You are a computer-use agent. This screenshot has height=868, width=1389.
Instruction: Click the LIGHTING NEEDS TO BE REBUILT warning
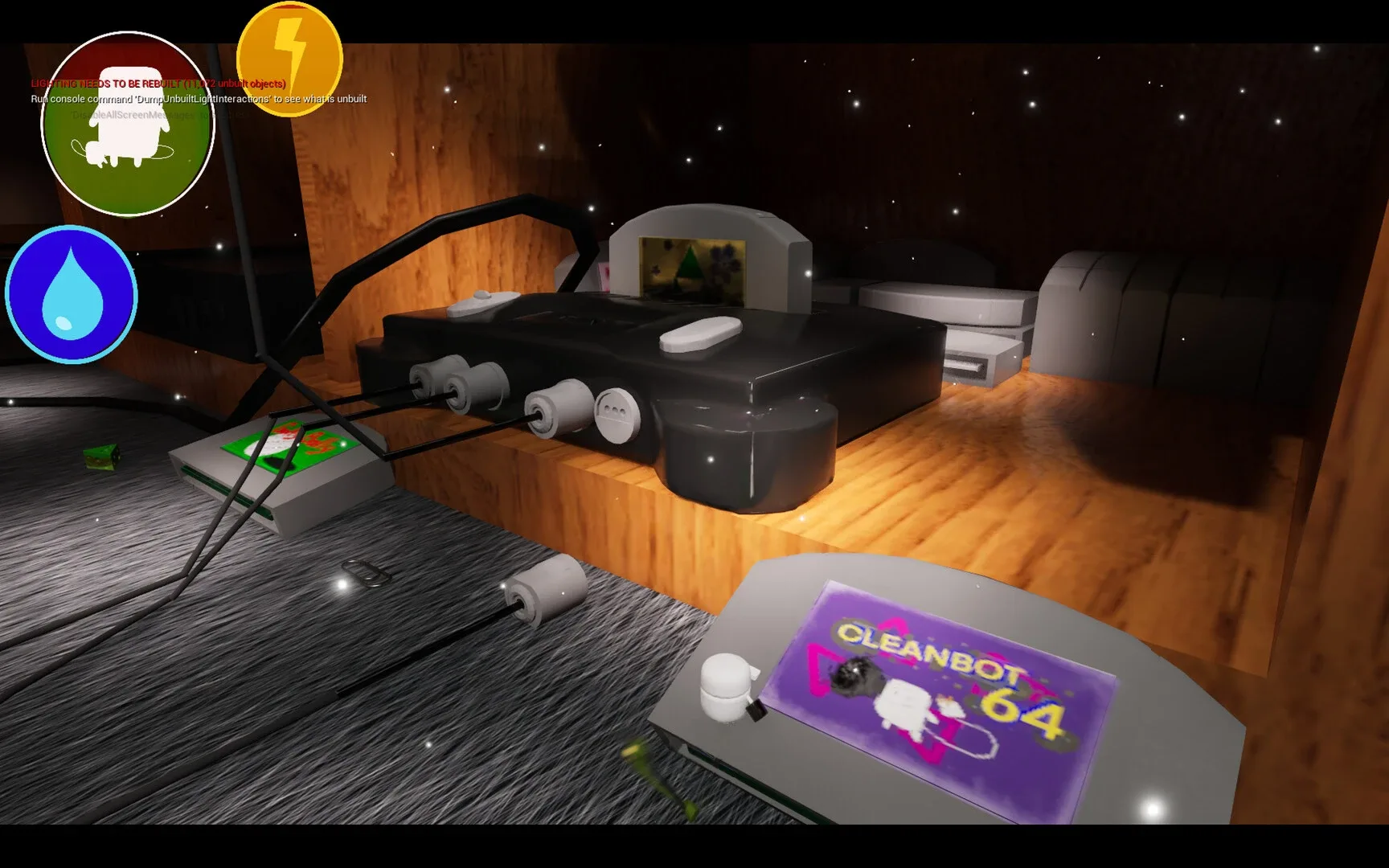click(x=157, y=83)
